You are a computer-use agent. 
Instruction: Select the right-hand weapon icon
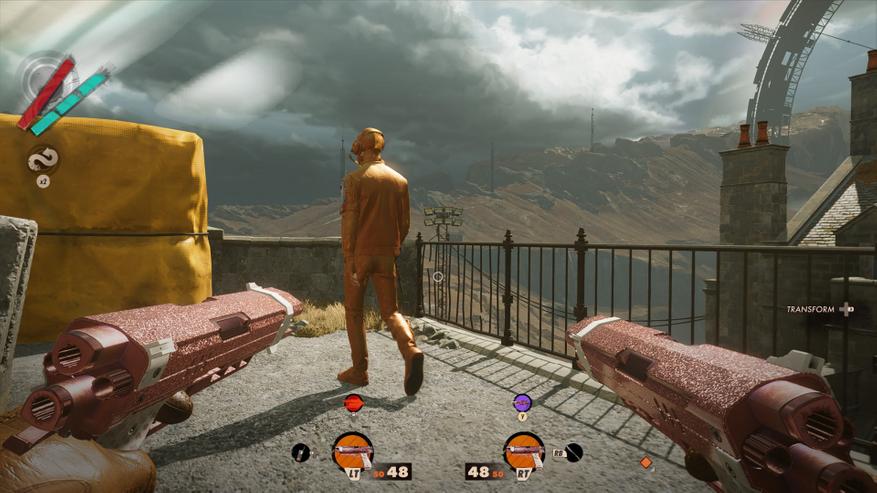[x=523, y=451]
